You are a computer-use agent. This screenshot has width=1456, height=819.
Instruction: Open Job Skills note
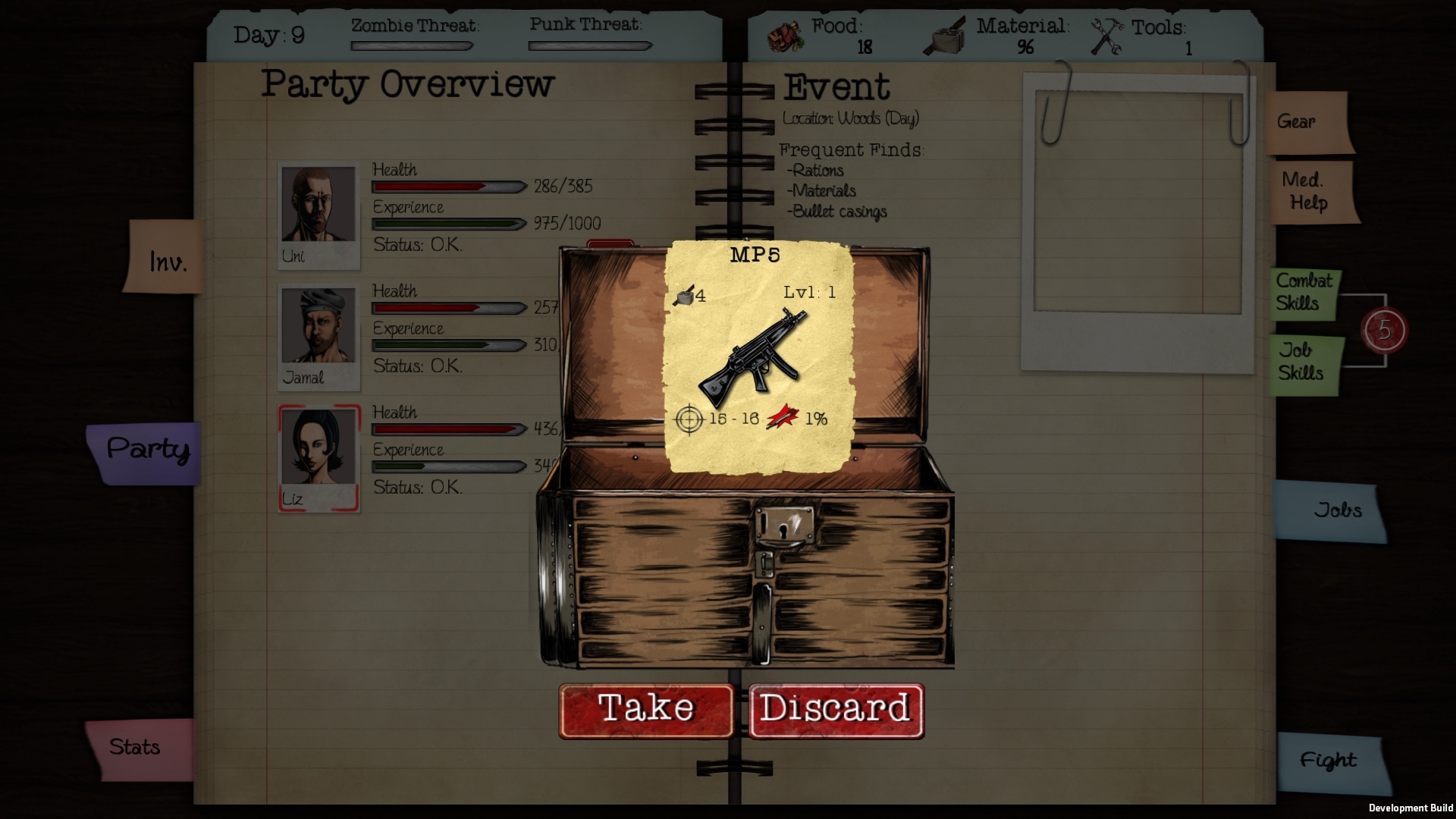[1304, 362]
